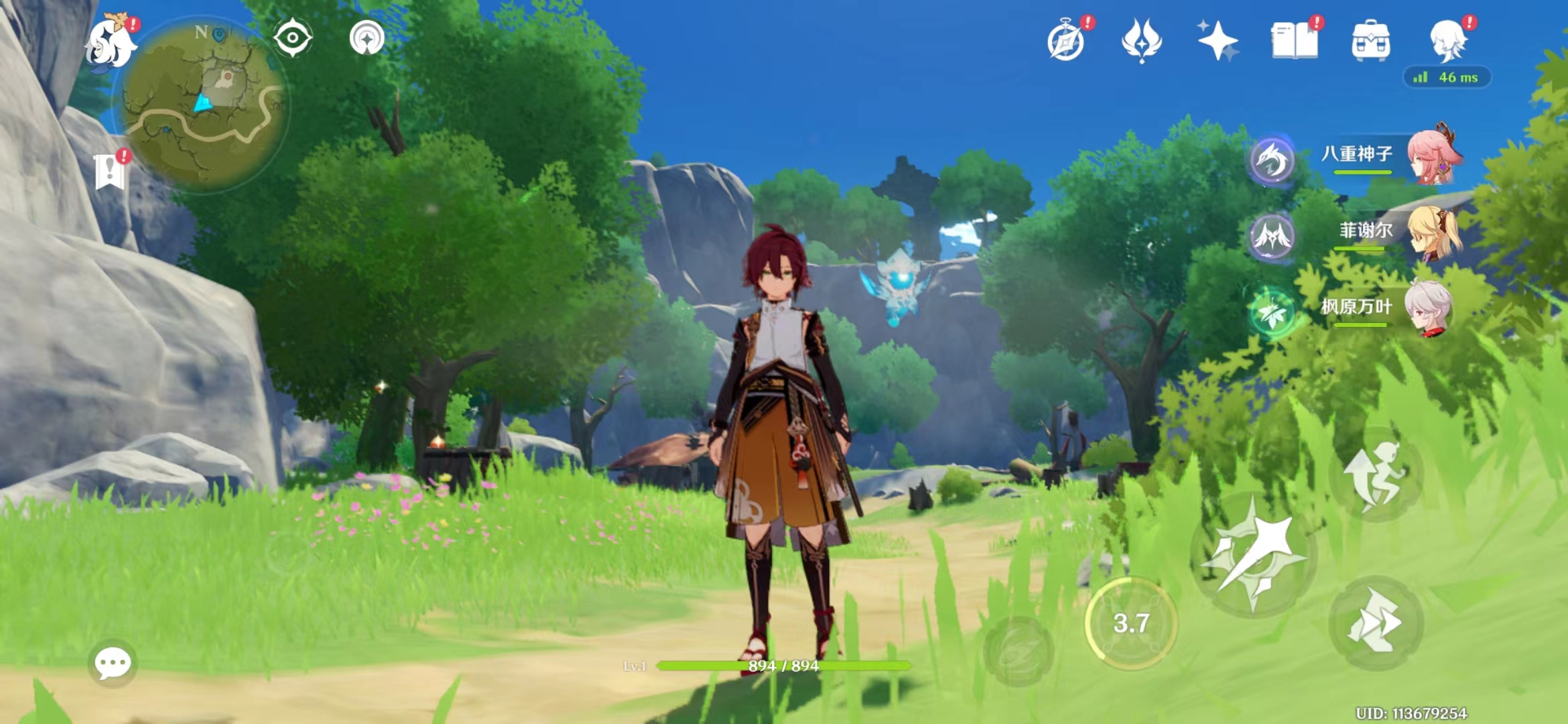Screen dimensions: 1568x724
Task: Tap the elemental skill showing 3.7 cooldown
Action: pos(1131,623)
